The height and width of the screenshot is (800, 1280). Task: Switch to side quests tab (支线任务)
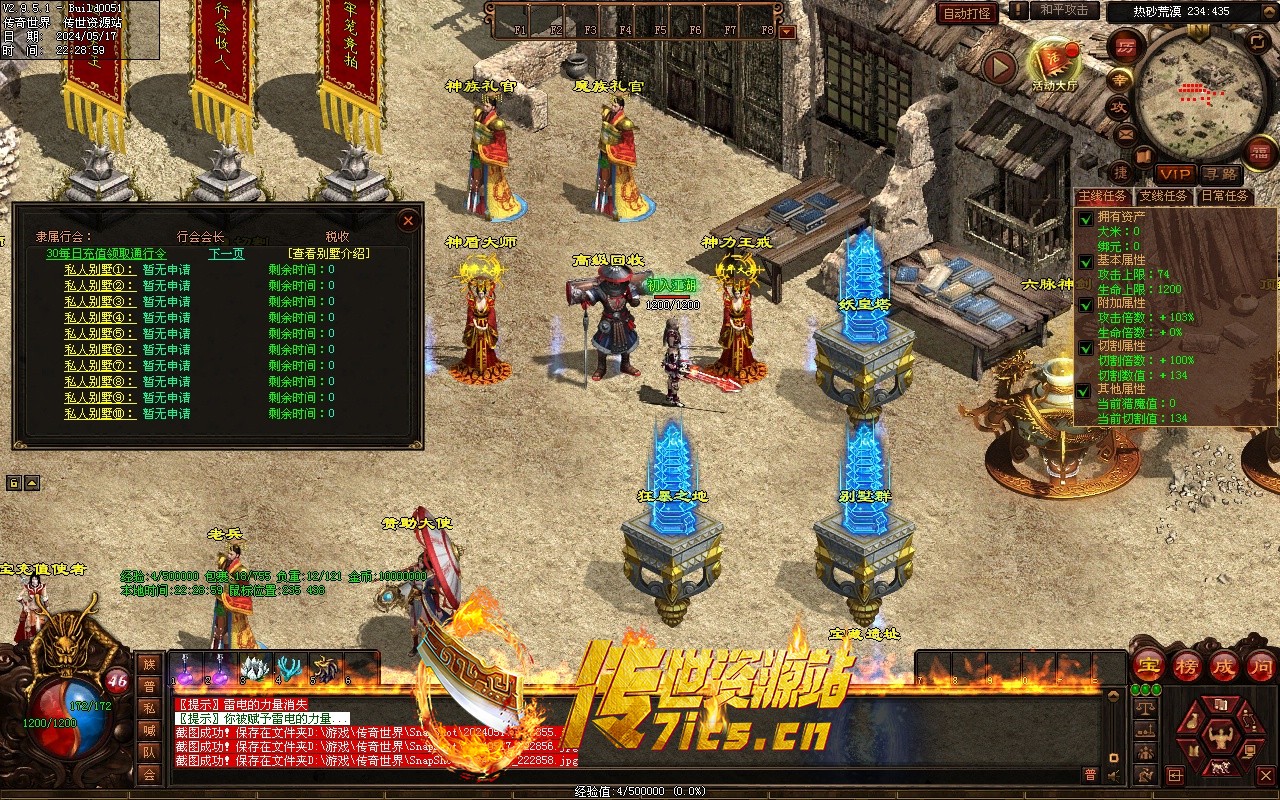(1164, 196)
